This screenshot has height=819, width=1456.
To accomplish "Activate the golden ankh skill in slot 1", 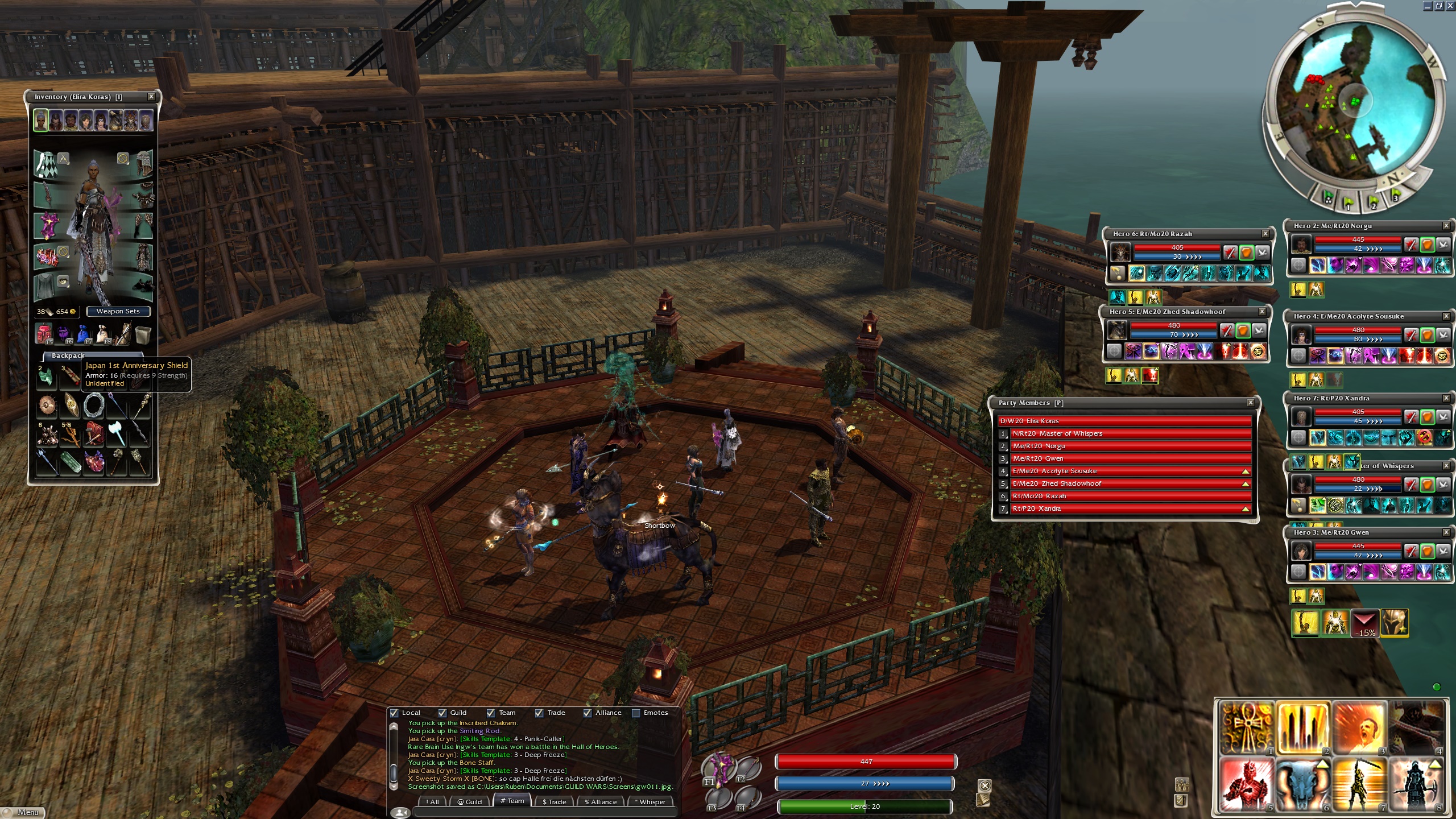I will (1246, 727).
